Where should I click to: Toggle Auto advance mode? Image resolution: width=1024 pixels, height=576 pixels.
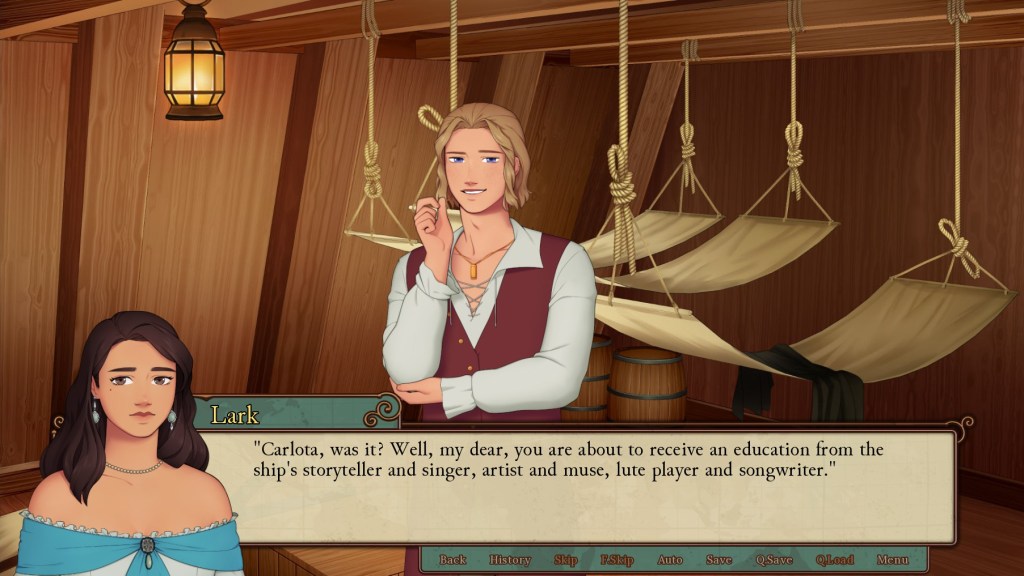(x=670, y=560)
